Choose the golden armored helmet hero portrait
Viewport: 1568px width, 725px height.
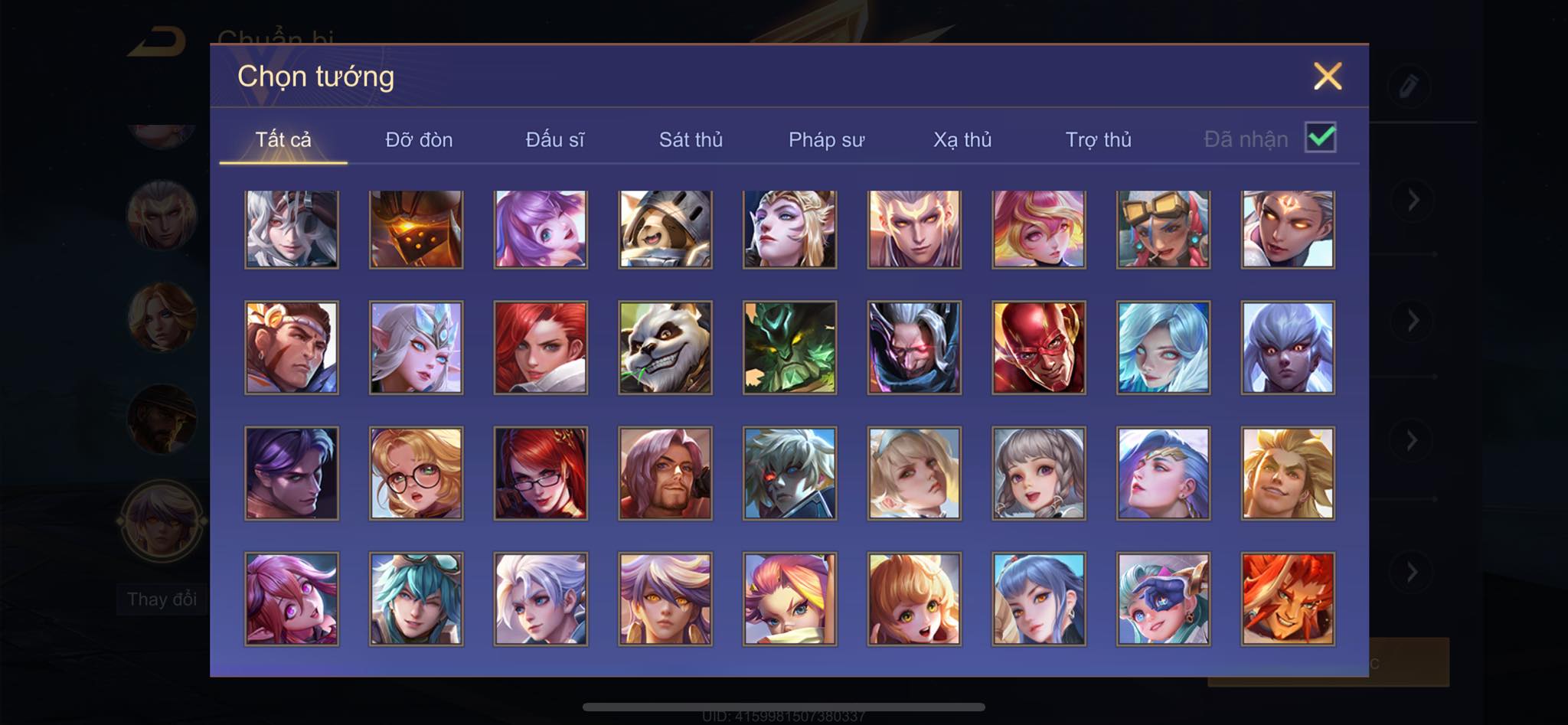coord(416,229)
